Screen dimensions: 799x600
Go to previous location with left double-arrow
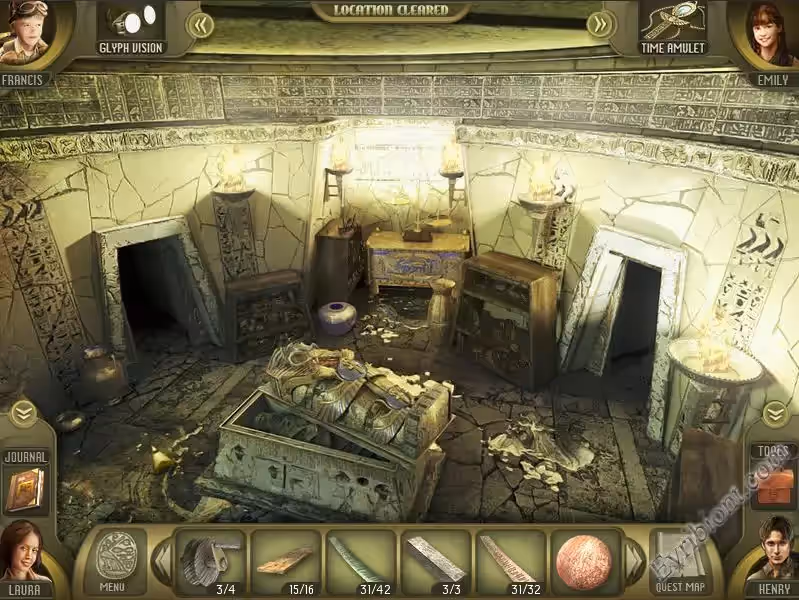tap(201, 24)
